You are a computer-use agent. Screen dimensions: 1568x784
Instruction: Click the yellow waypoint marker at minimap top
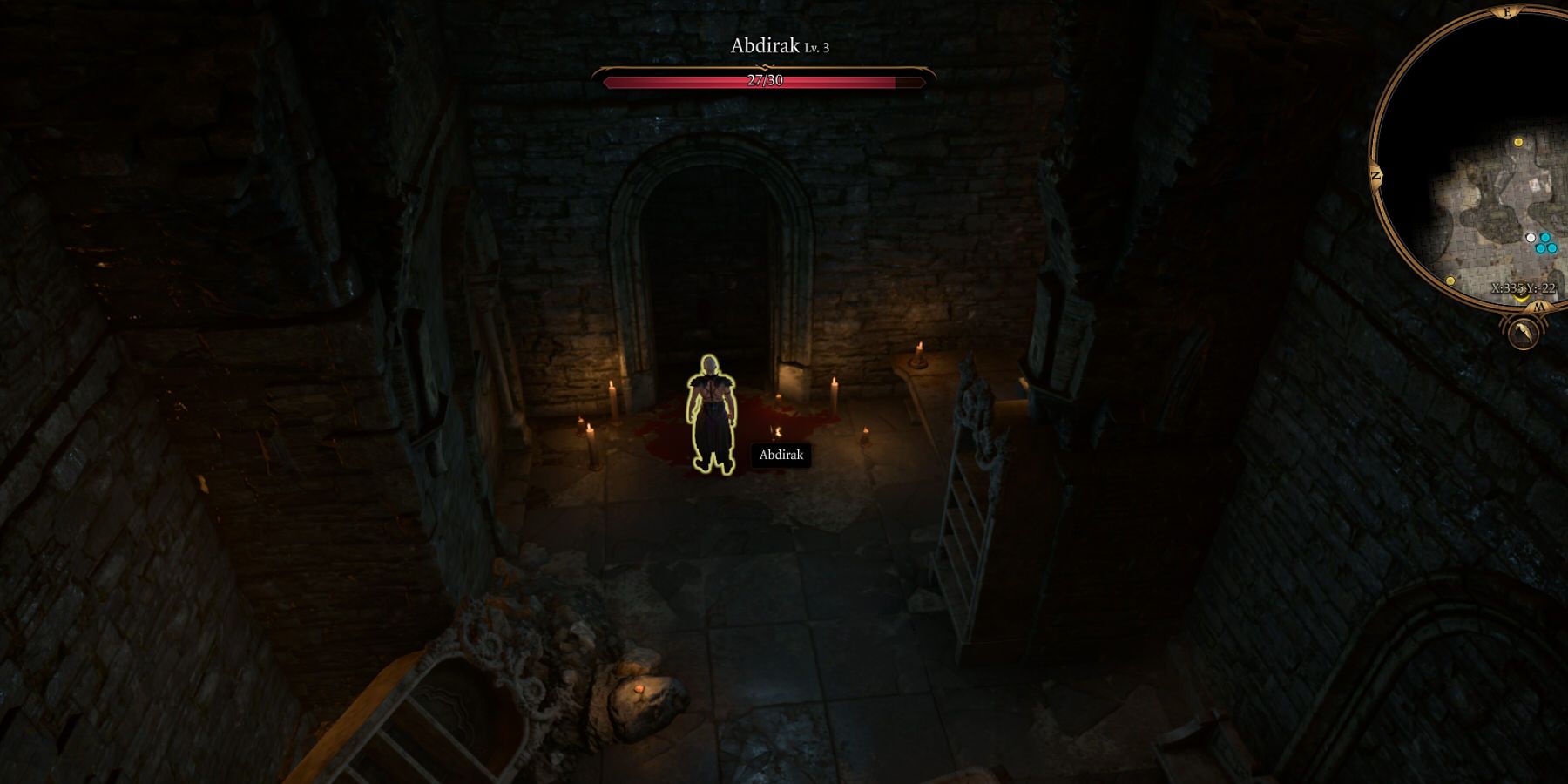(x=1518, y=142)
